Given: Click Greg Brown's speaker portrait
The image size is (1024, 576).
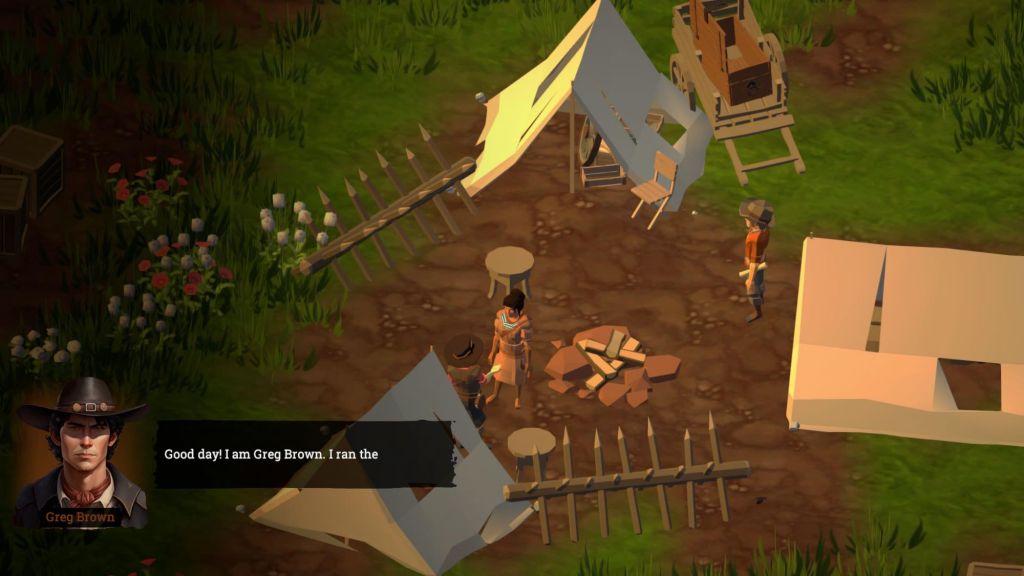Looking at the screenshot, I should click(84, 451).
